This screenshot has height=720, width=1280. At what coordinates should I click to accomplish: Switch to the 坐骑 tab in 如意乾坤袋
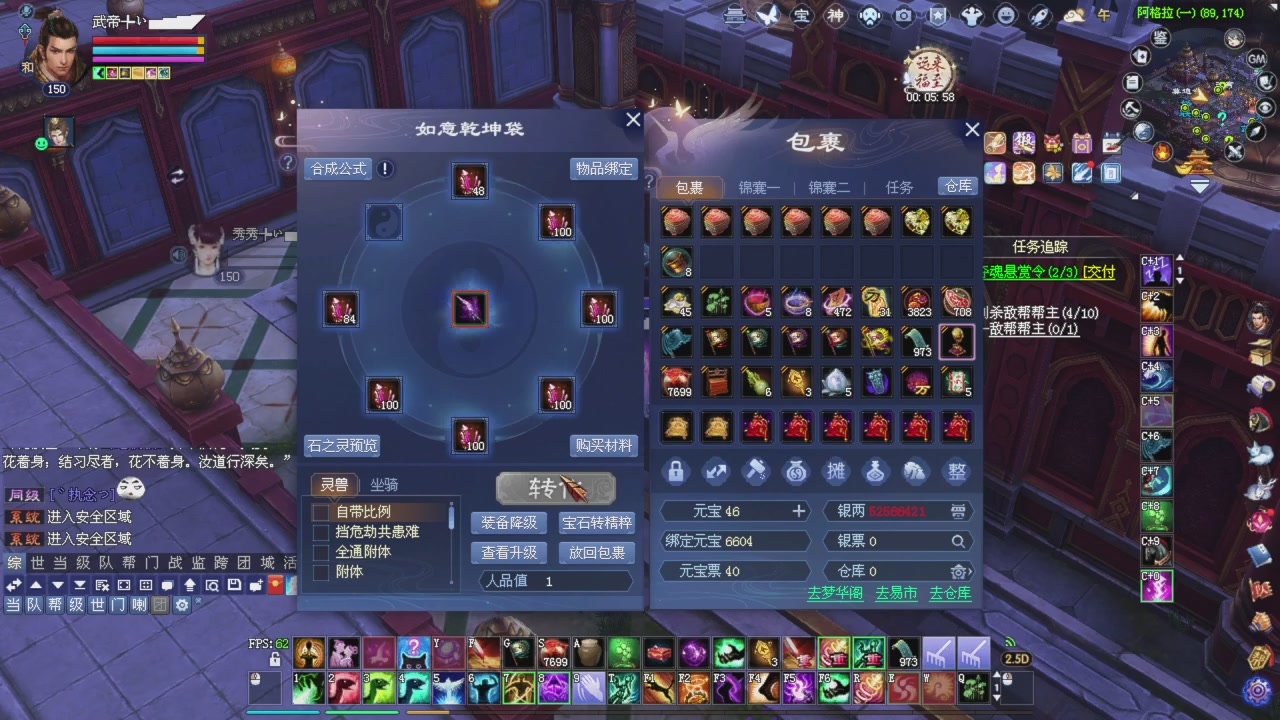tap(383, 485)
